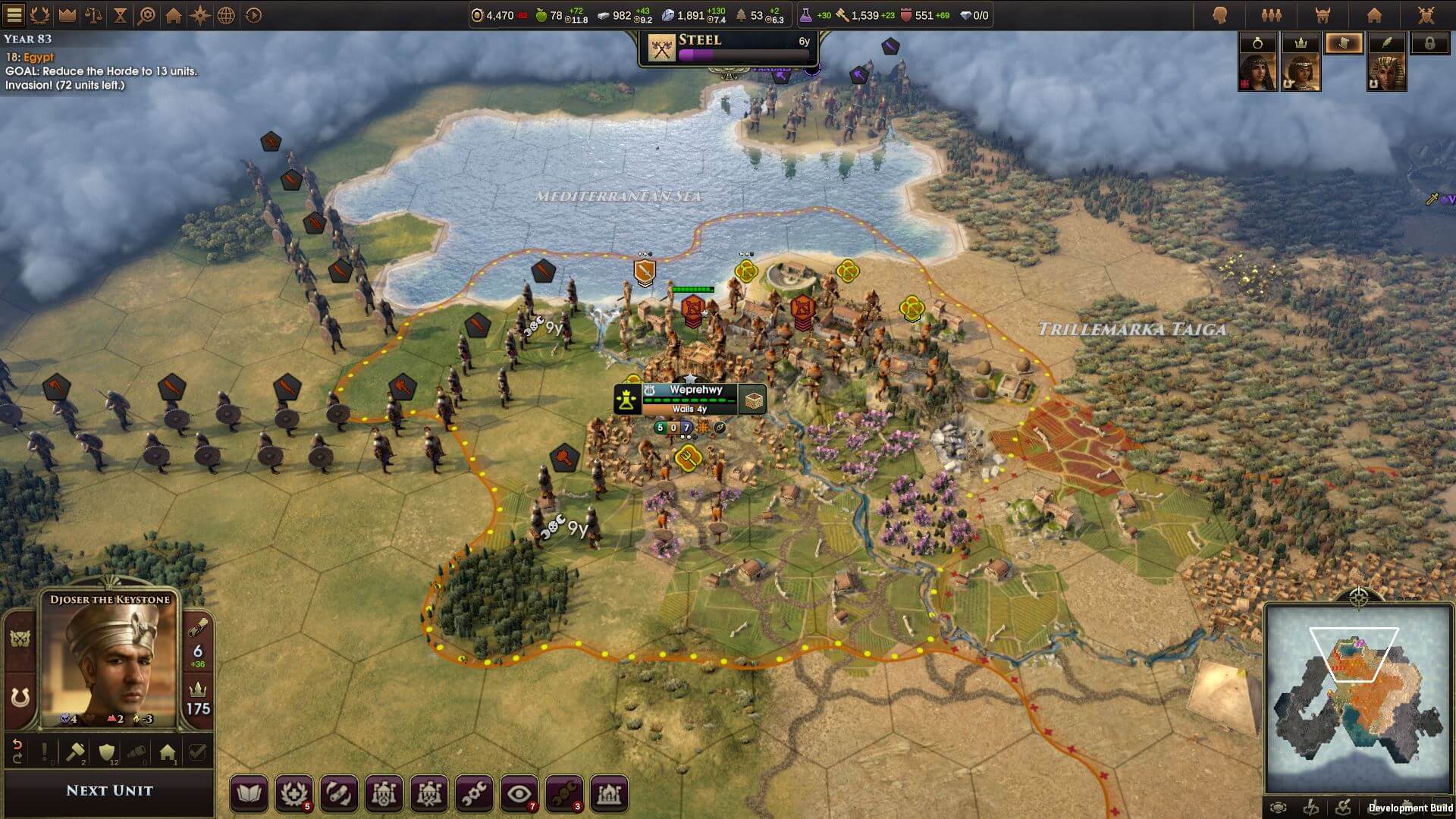Click the highlighted scroll council slot
The height and width of the screenshot is (819, 1456).
click(1344, 43)
